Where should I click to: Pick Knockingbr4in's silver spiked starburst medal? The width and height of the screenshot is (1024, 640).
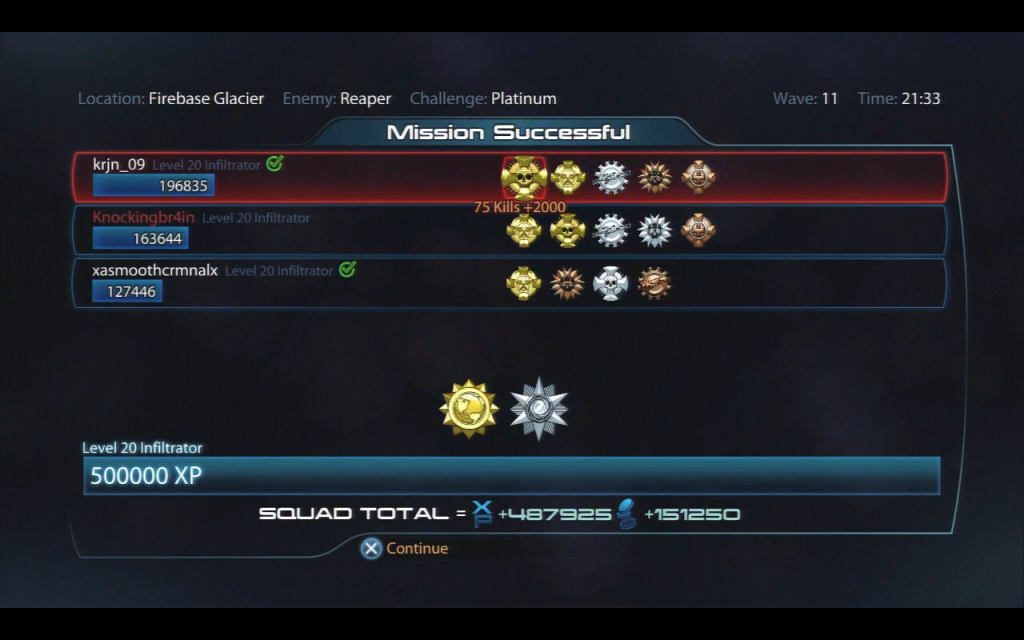tap(655, 230)
